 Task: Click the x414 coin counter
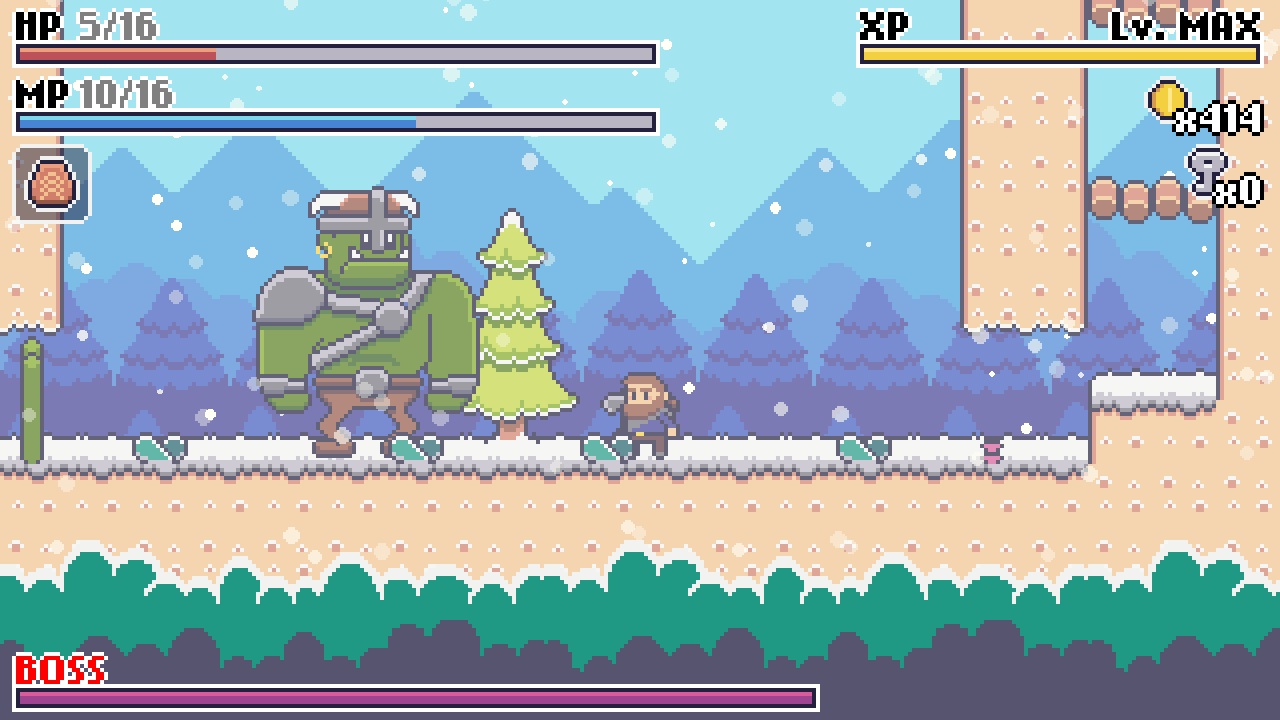(x=1222, y=118)
